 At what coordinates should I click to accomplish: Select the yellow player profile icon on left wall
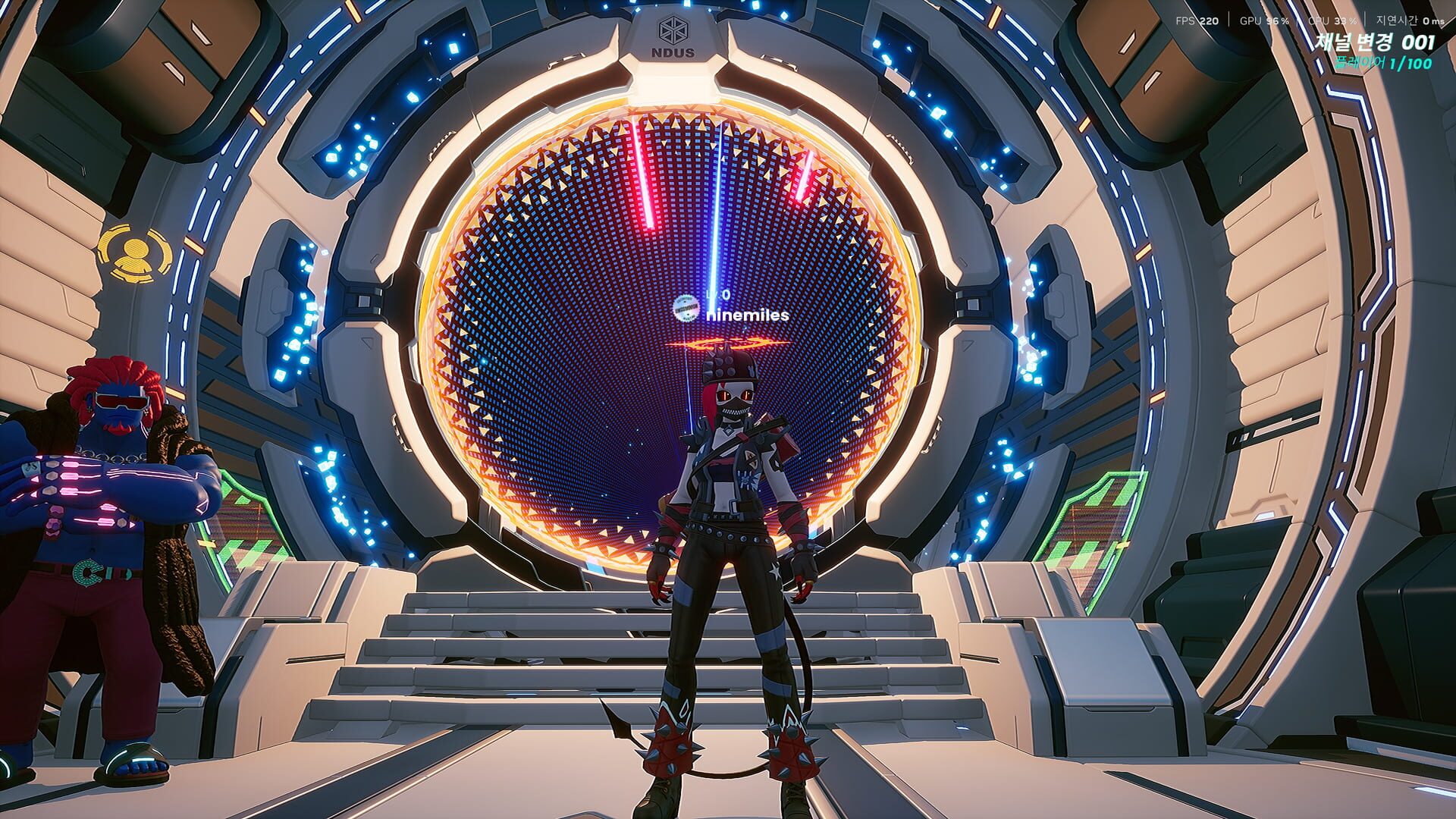coord(133,253)
